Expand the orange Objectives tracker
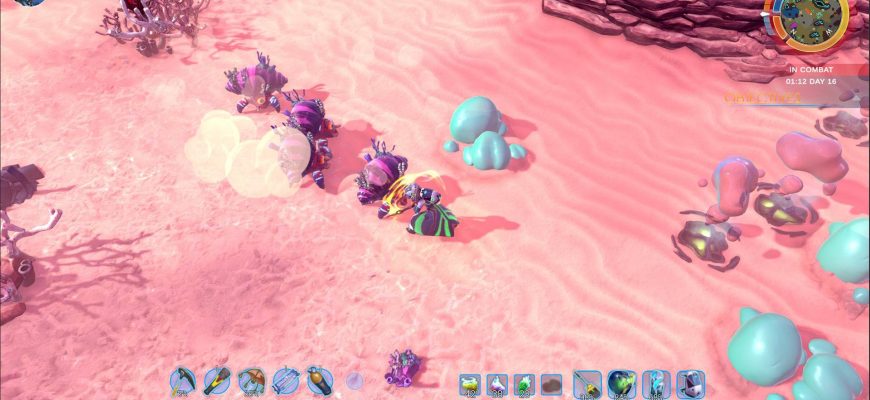870x400 pixels. [762, 98]
